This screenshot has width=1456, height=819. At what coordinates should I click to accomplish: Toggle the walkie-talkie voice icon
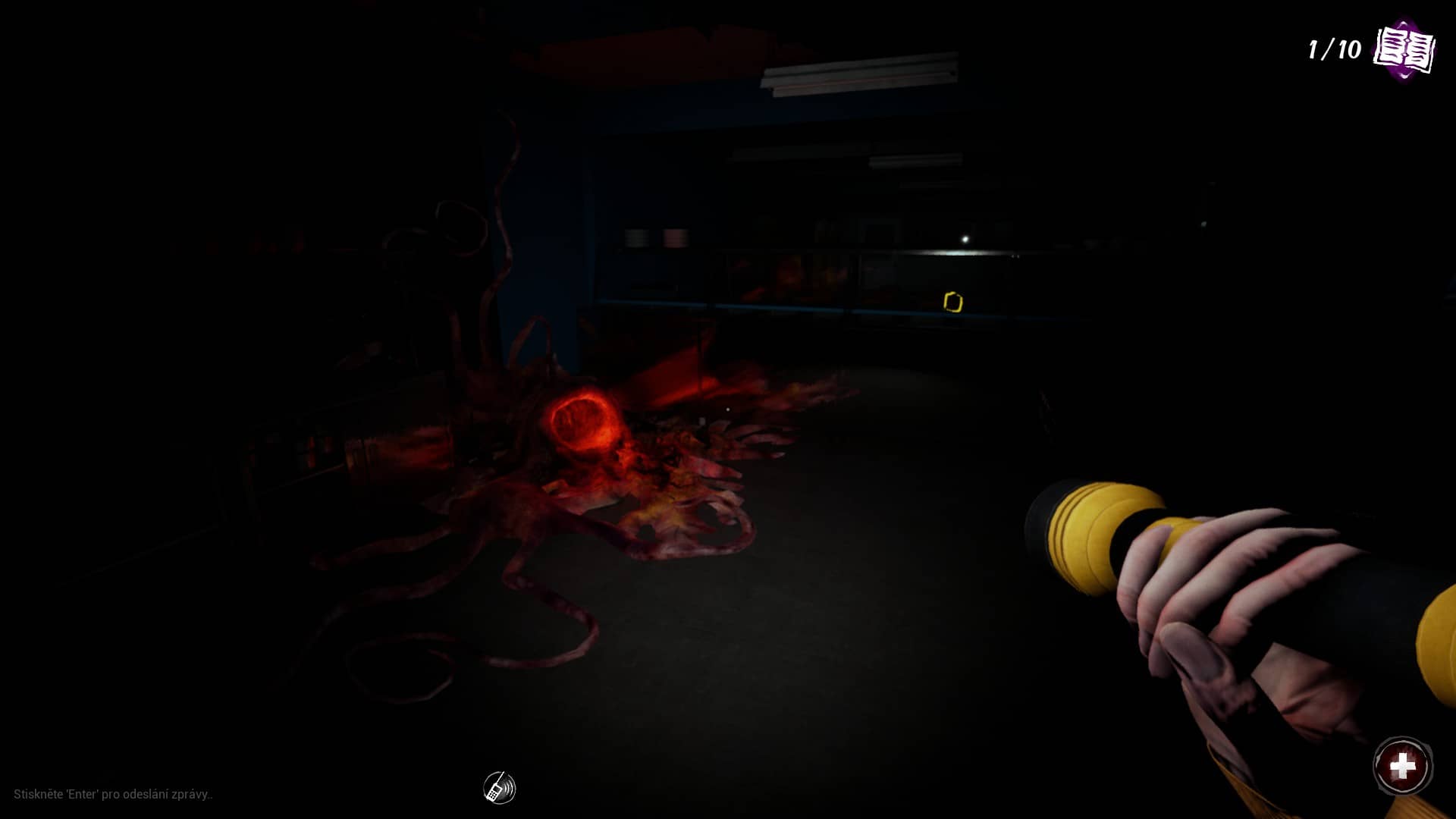tap(499, 788)
